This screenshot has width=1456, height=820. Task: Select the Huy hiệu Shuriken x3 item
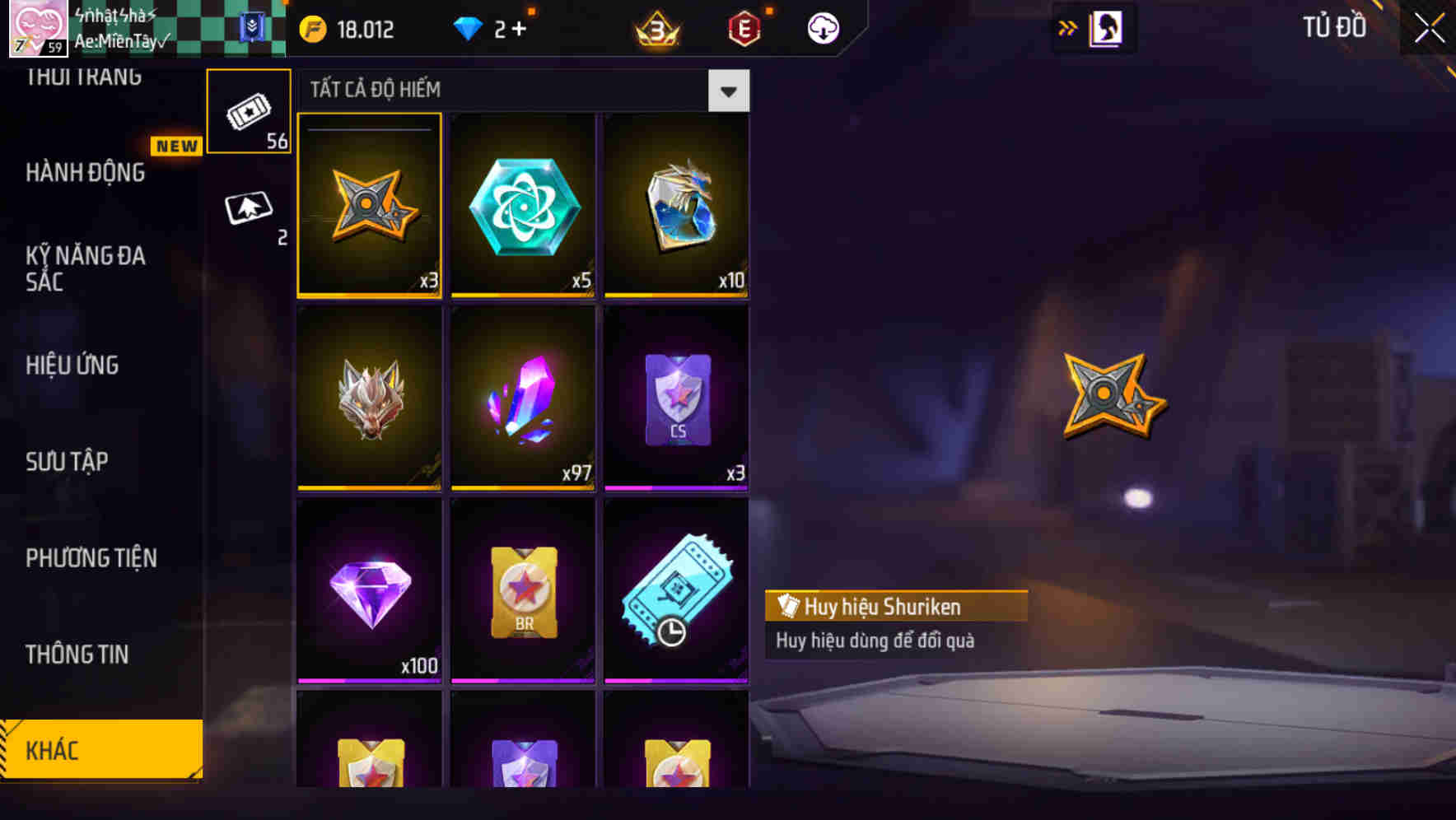[x=370, y=205]
